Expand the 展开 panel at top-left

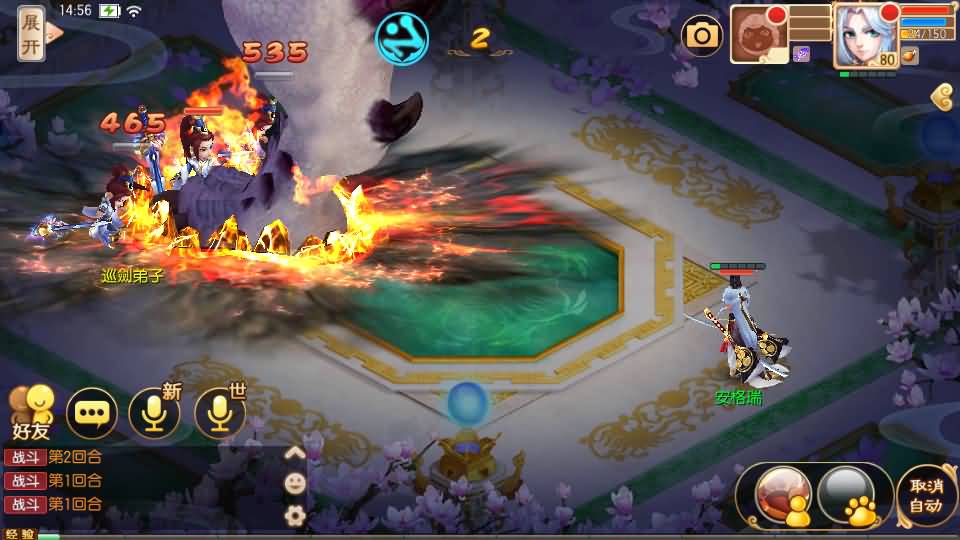click(x=32, y=33)
